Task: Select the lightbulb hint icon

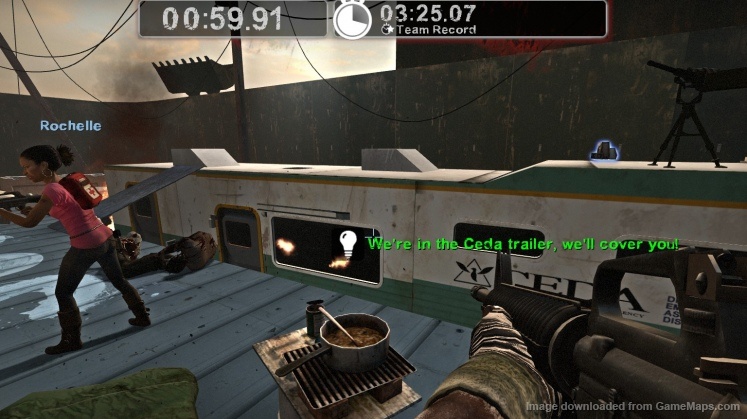Action: point(347,243)
